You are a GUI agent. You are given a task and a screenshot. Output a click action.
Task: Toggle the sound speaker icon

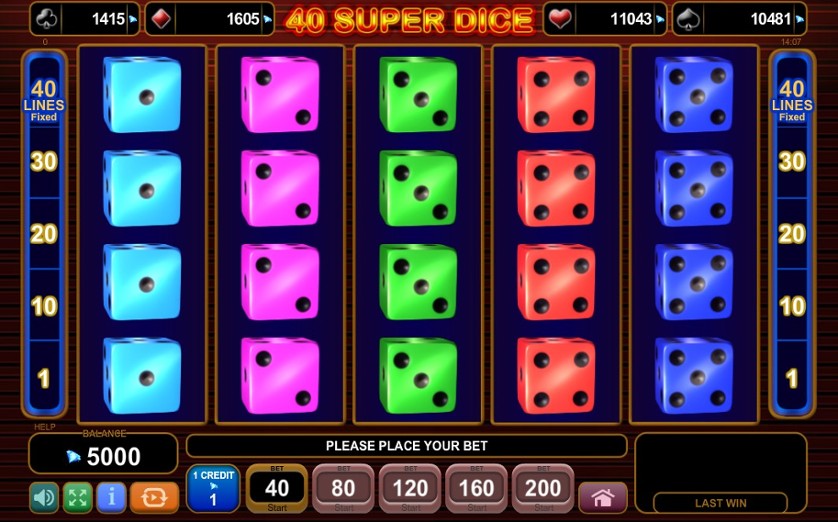[44, 497]
